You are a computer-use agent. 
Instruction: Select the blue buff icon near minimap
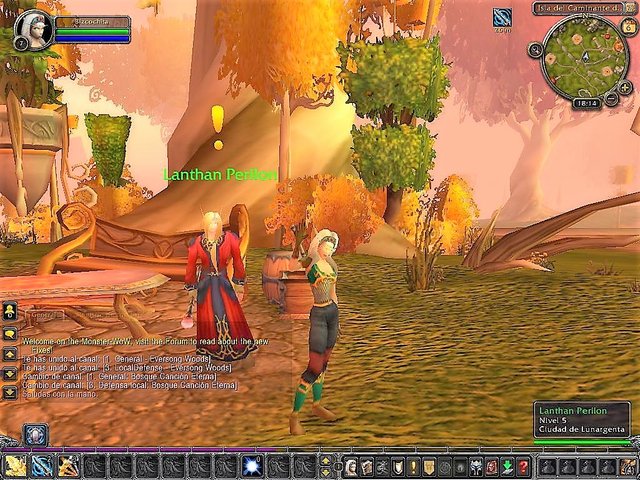(502, 17)
